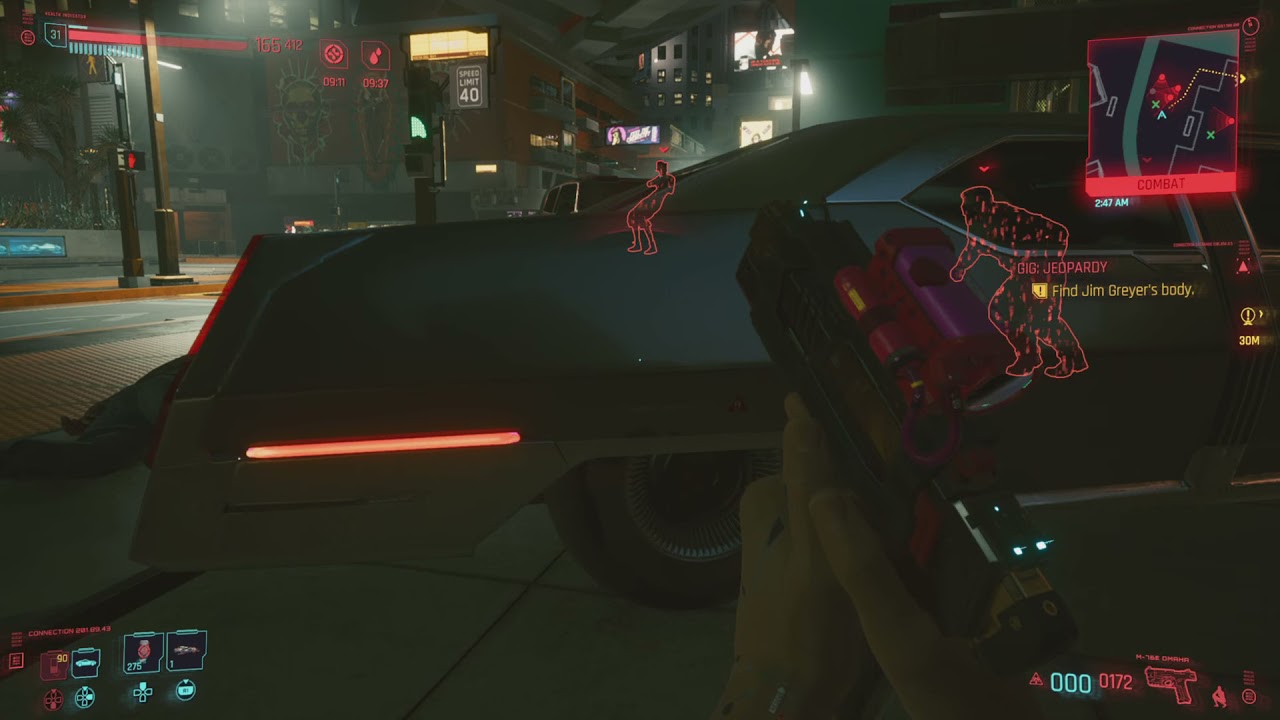The image size is (1280, 720).
Task: Expand the GIG: JEOPARDY quest entry
Action: click(x=1060, y=267)
